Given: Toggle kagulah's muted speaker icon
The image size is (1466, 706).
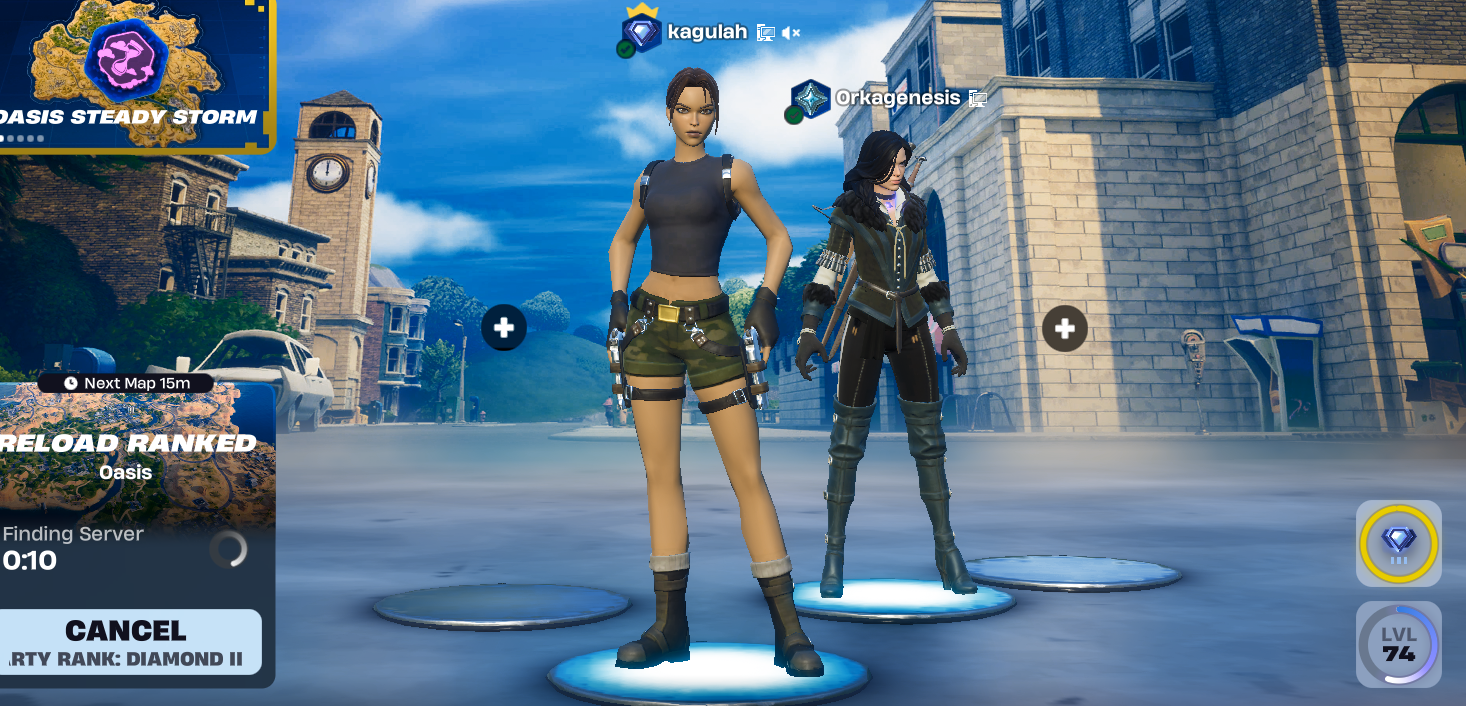Looking at the screenshot, I should click(791, 33).
